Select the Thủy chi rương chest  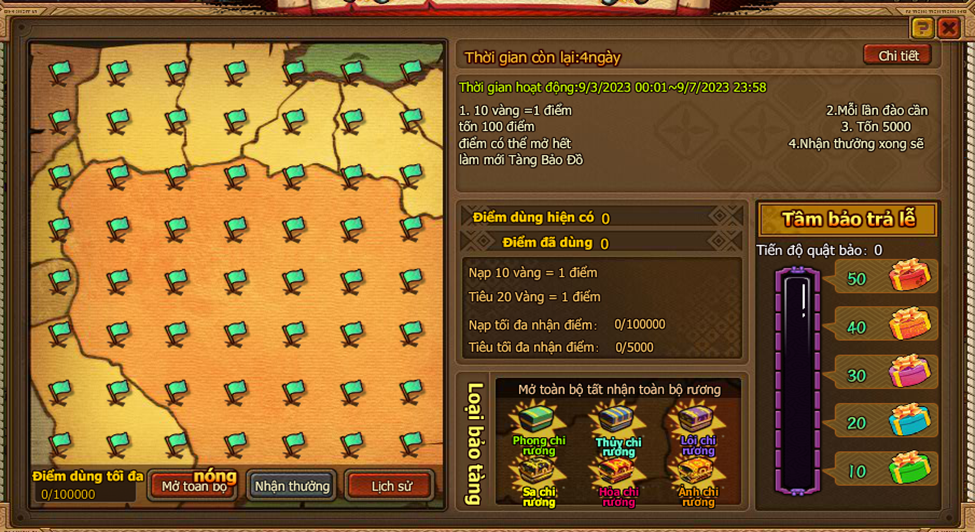coord(617,423)
